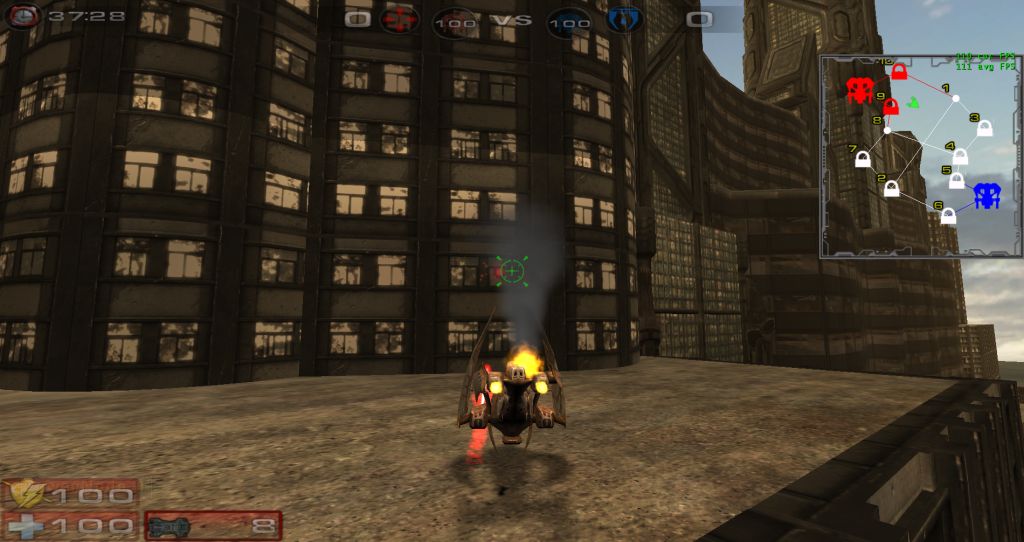Choose locked node 4 on minimap
The height and width of the screenshot is (542, 1024).
960,156
